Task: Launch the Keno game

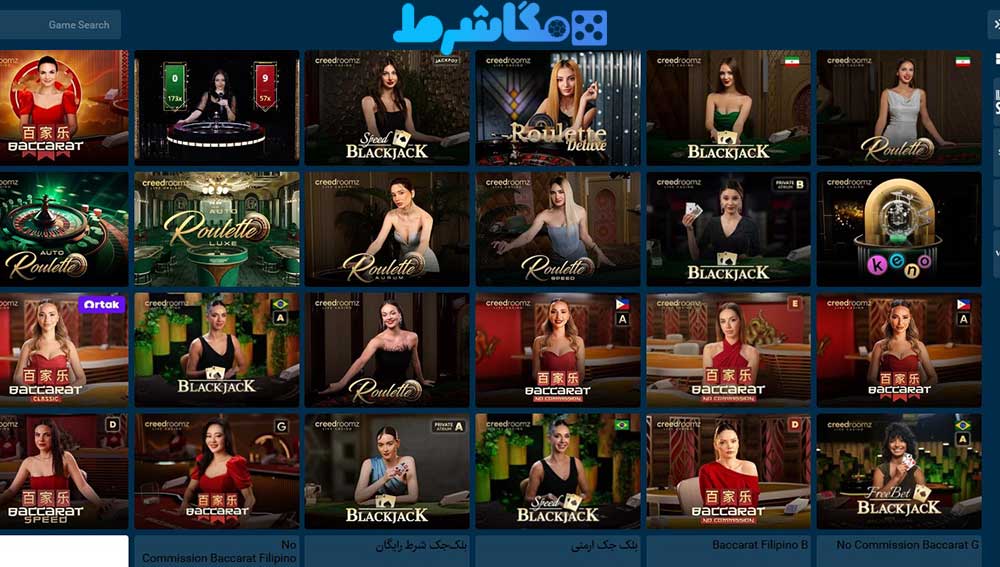Action: (899, 229)
